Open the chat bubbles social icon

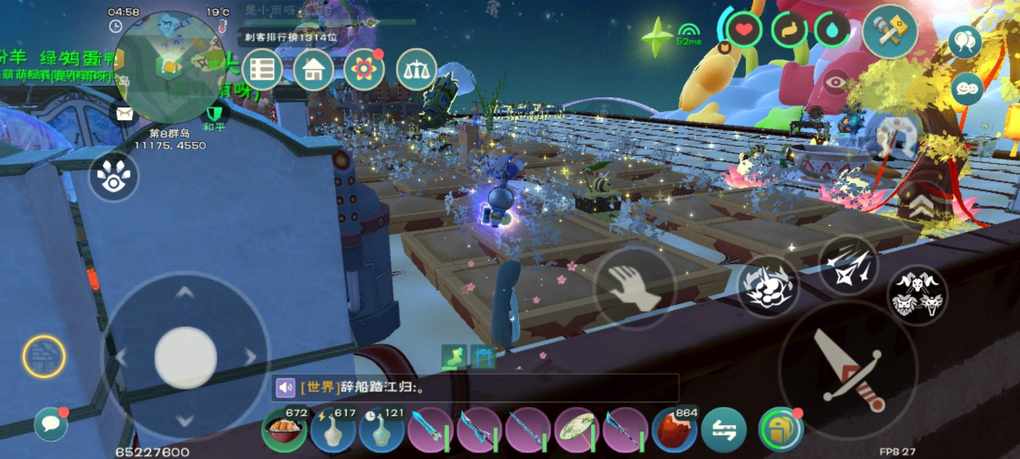pyautogui.click(x=967, y=88)
